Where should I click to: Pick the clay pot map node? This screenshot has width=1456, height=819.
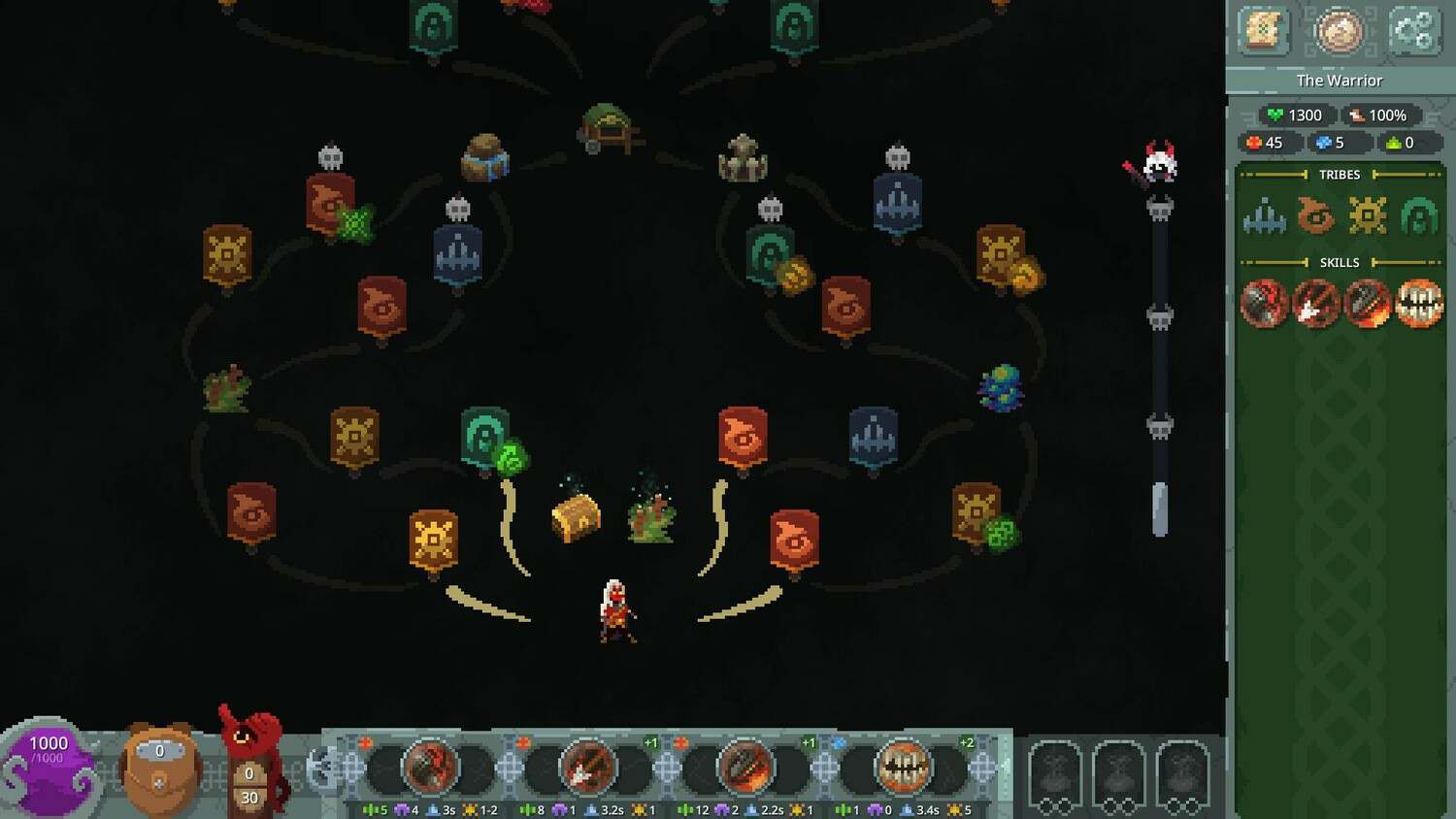coord(484,158)
